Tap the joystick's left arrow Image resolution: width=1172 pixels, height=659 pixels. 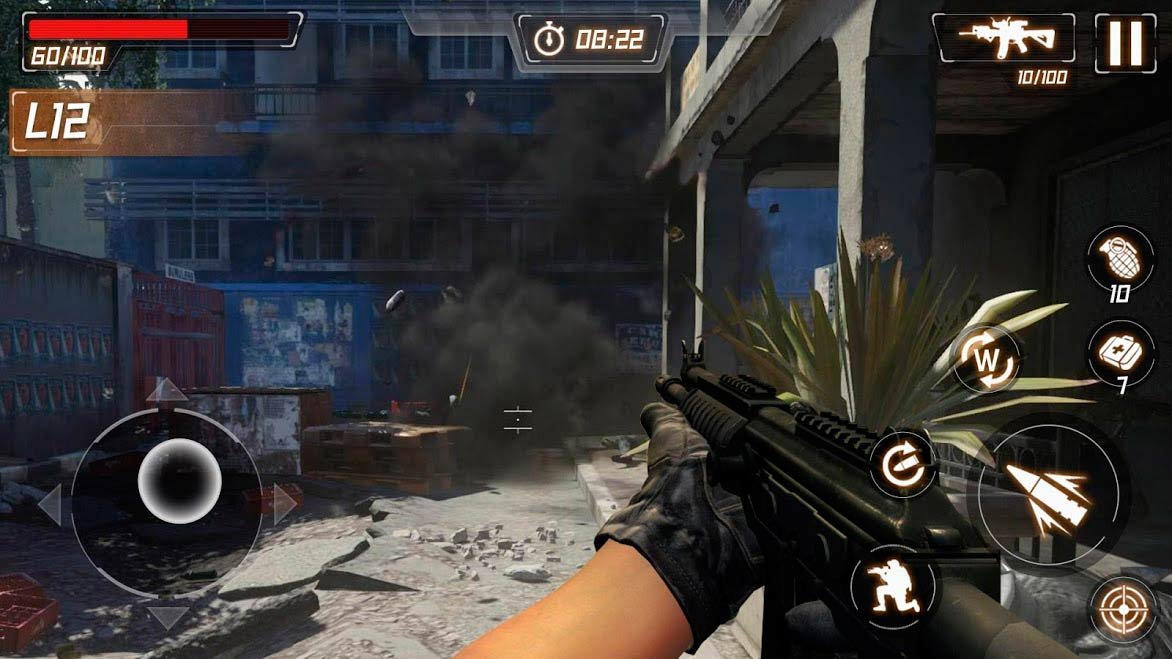pos(49,504)
